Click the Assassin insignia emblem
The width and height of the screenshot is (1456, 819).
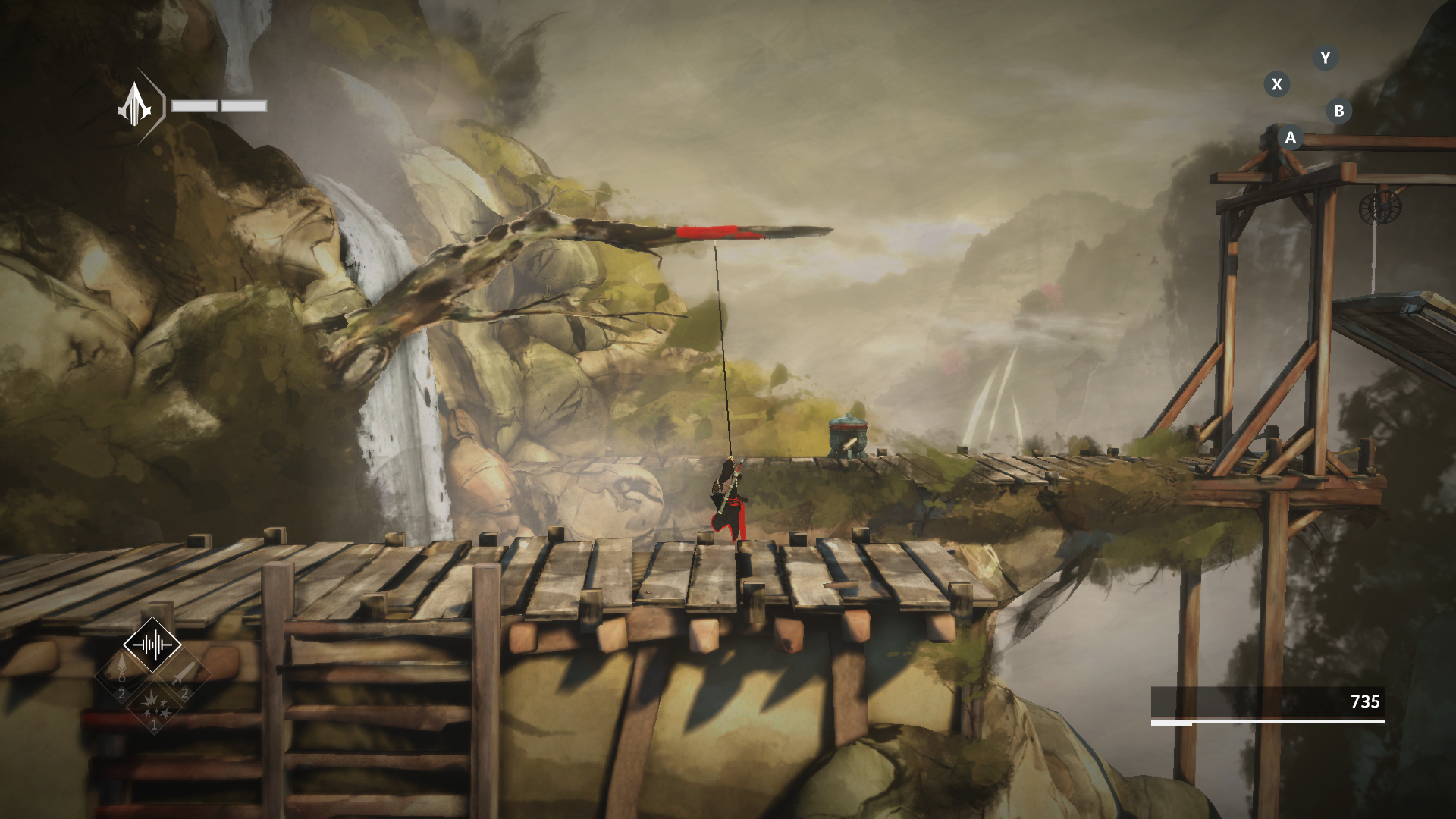point(135,106)
